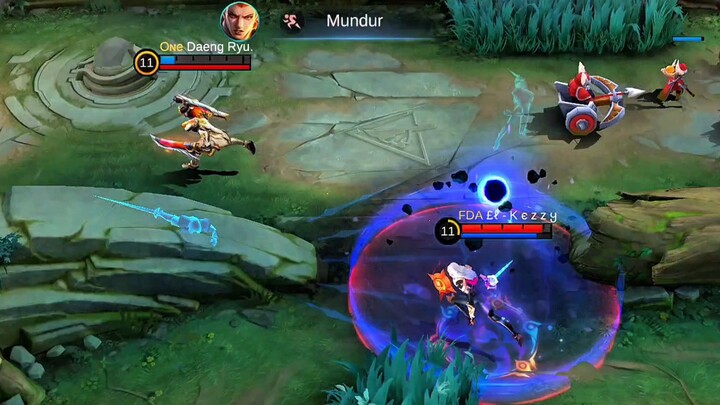720x405 pixels.
Task: Tap the hero portrait beside the Mundur message
Action: click(240, 19)
